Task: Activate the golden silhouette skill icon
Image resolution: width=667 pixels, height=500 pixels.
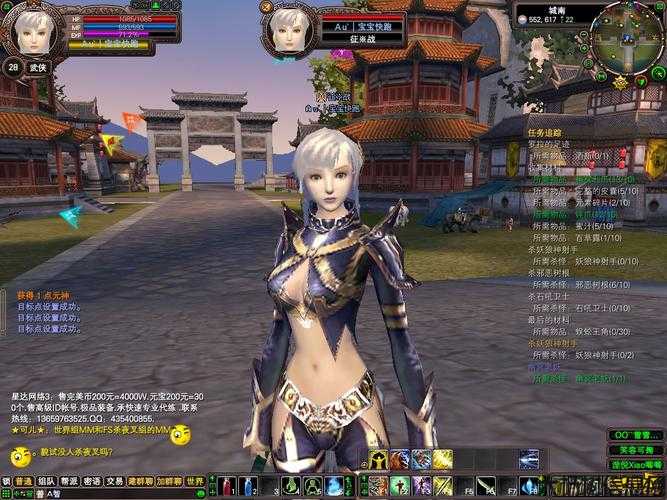Action: tap(378, 459)
